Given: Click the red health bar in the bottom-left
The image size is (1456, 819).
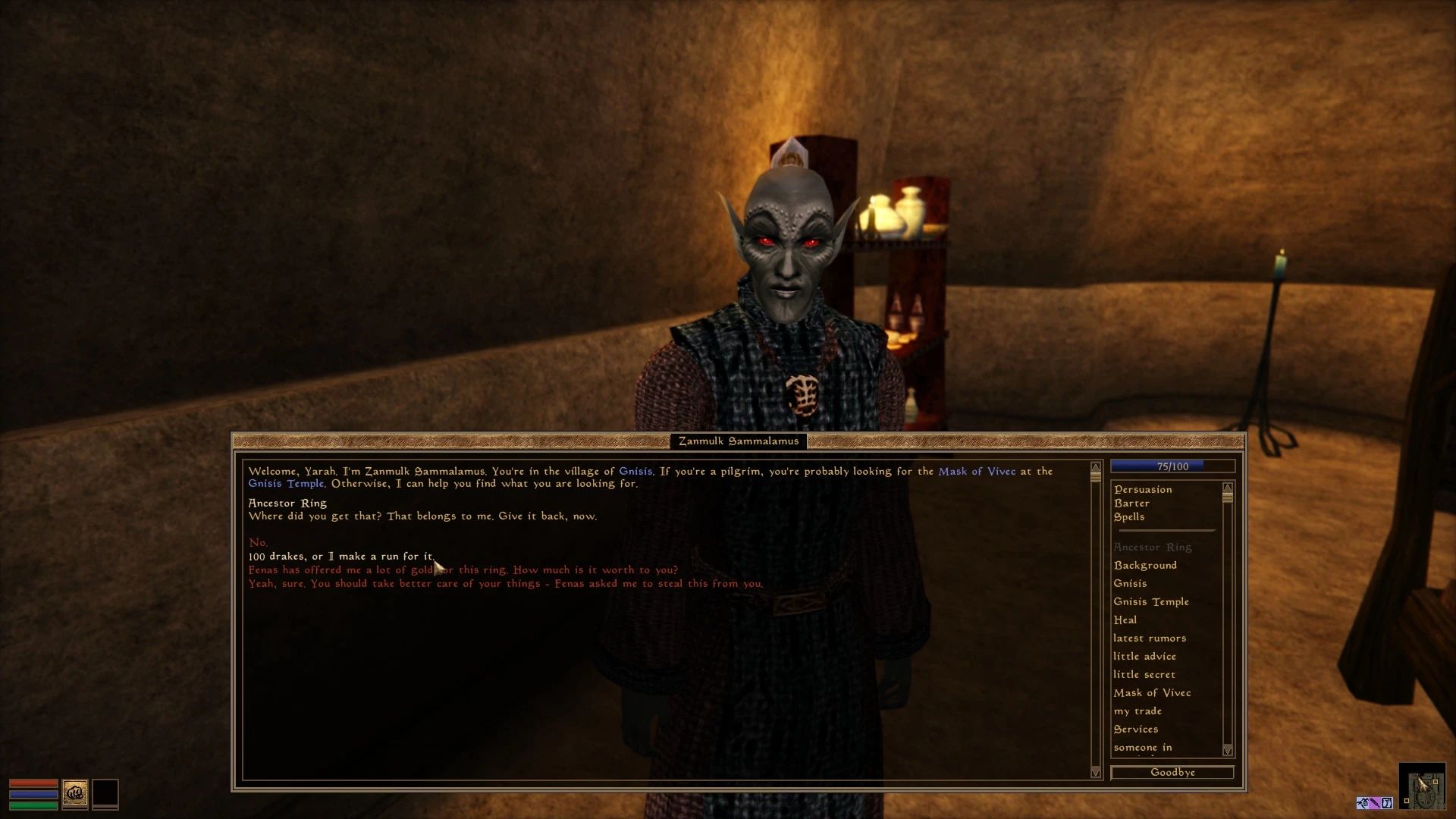Looking at the screenshot, I should point(32,783).
